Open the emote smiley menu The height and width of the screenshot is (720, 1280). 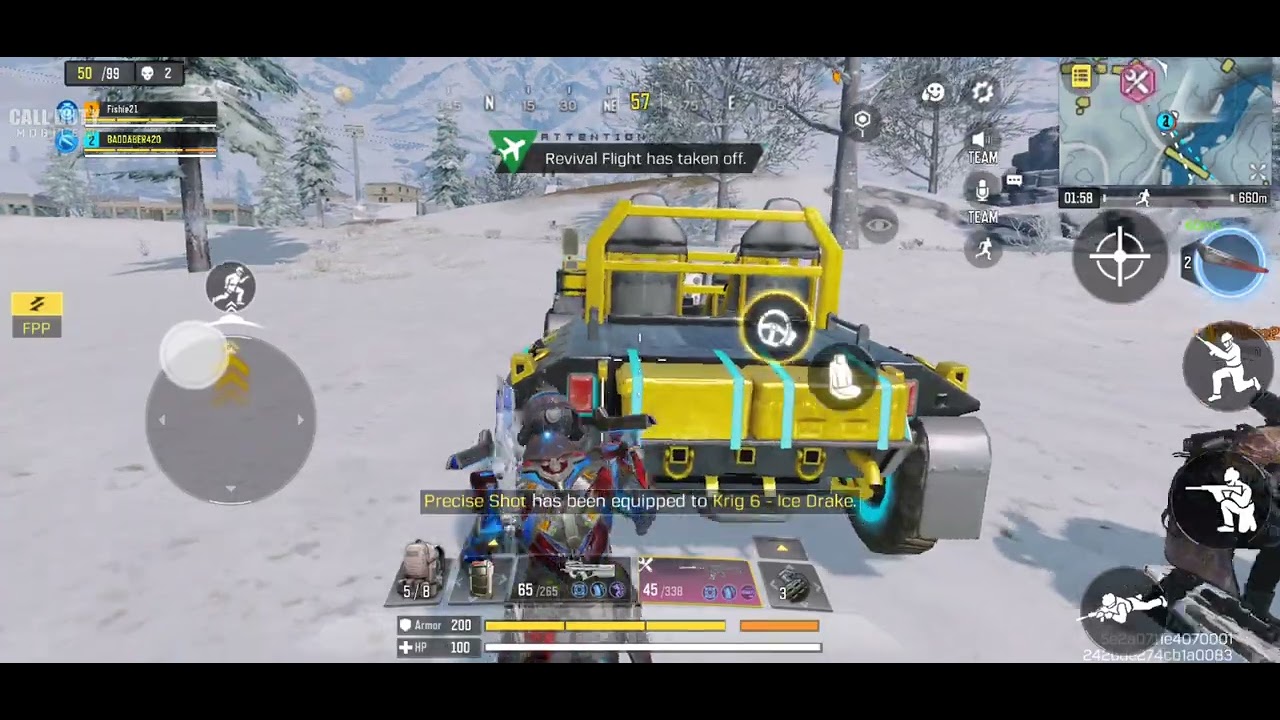coord(933,93)
